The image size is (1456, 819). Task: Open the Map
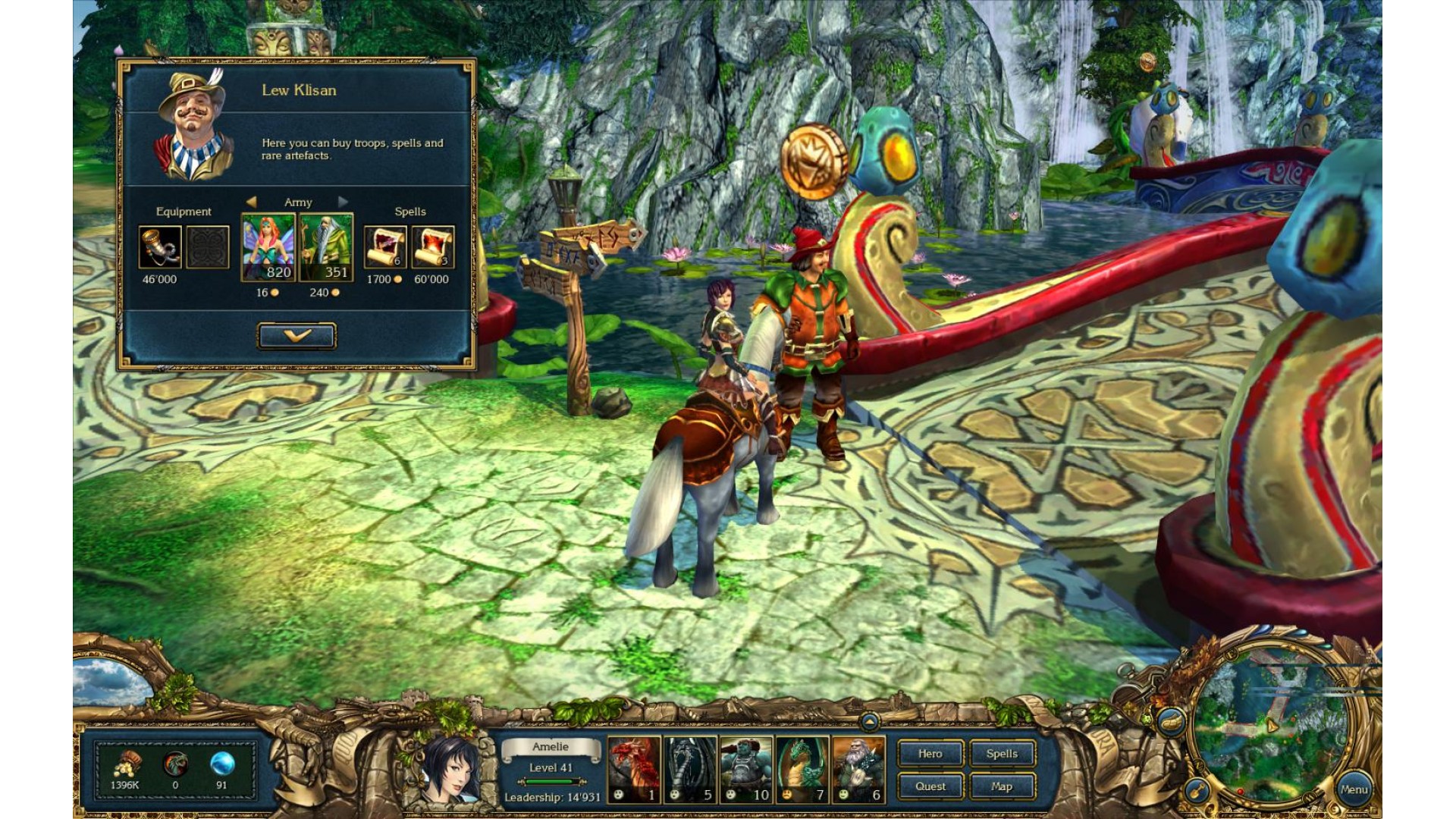(x=1002, y=786)
